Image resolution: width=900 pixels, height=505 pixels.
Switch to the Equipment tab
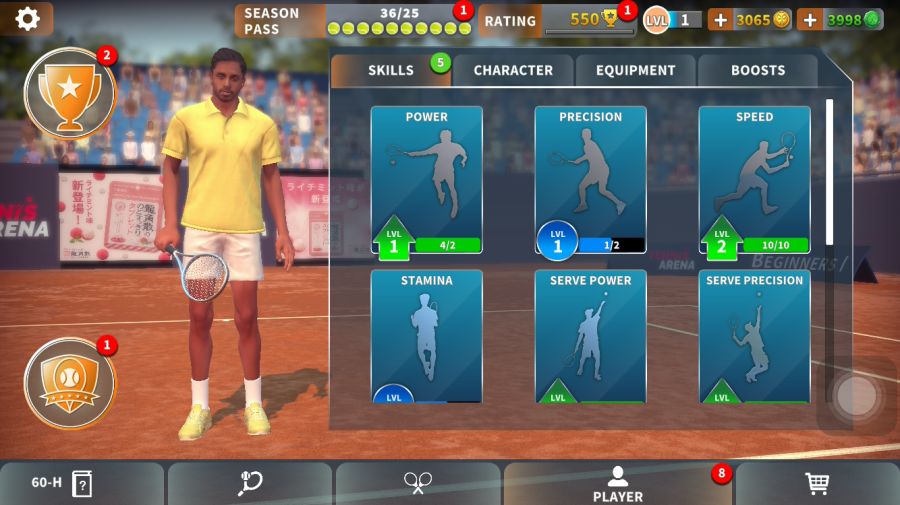pyautogui.click(x=635, y=70)
